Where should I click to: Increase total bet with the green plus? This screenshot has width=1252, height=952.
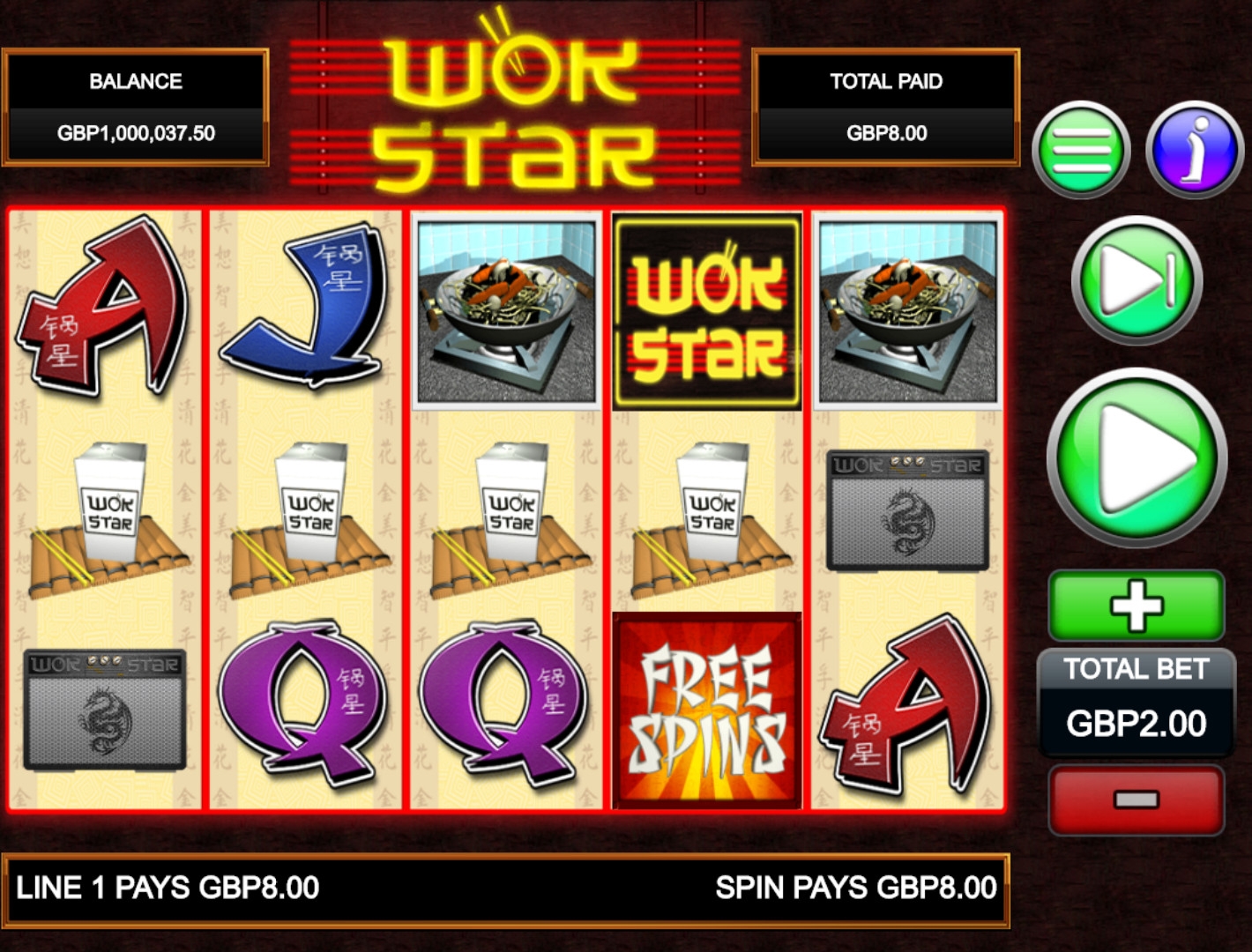pos(1136,605)
